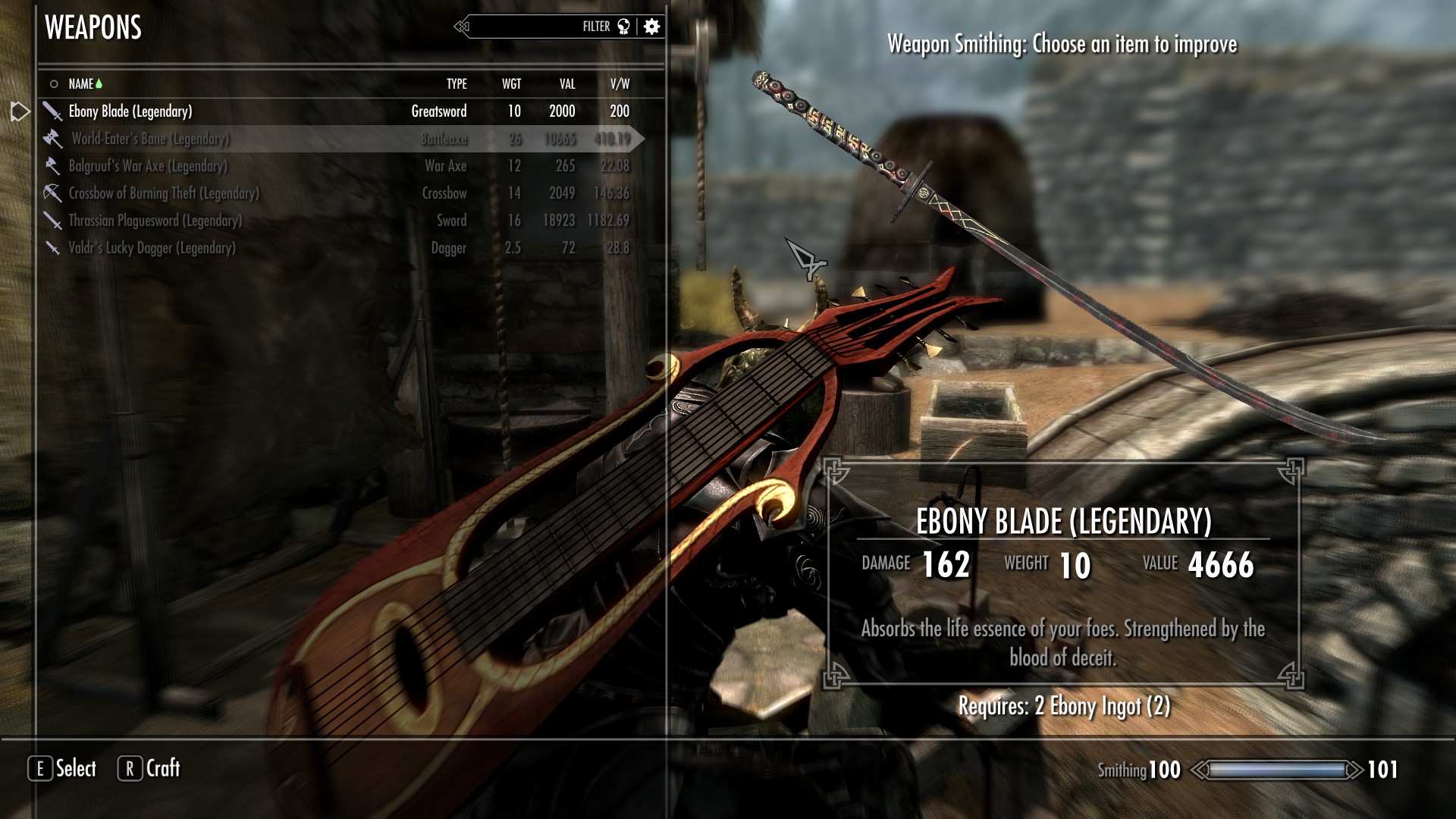Sort the list by V/W column
Viewport: 1456px width, 819px height.
(x=620, y=84)
